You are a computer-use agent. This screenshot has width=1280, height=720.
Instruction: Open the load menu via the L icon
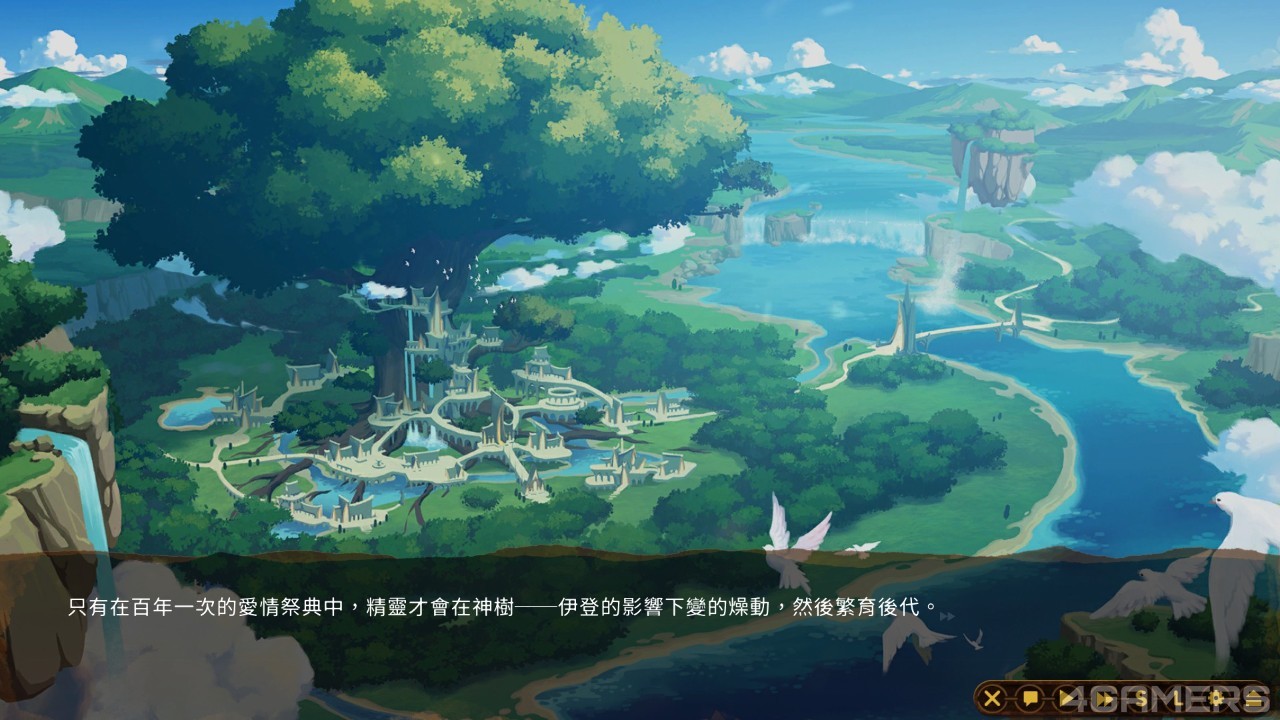point(1179,698)
